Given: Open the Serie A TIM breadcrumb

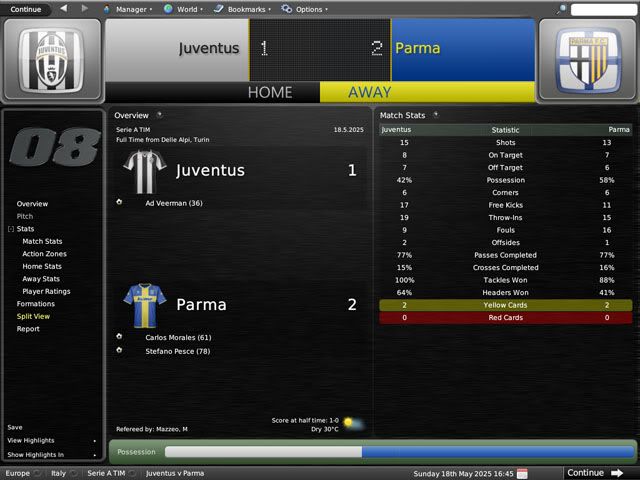Looking at the screenshot, I should (x=105, y=473).
